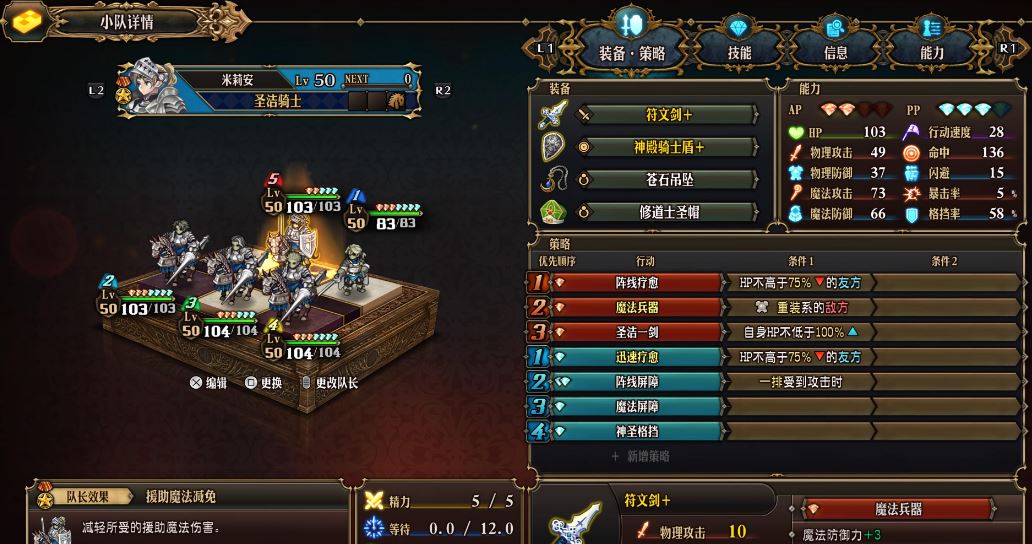Choose the 魔法屏障 tactic row

[636, 407]
